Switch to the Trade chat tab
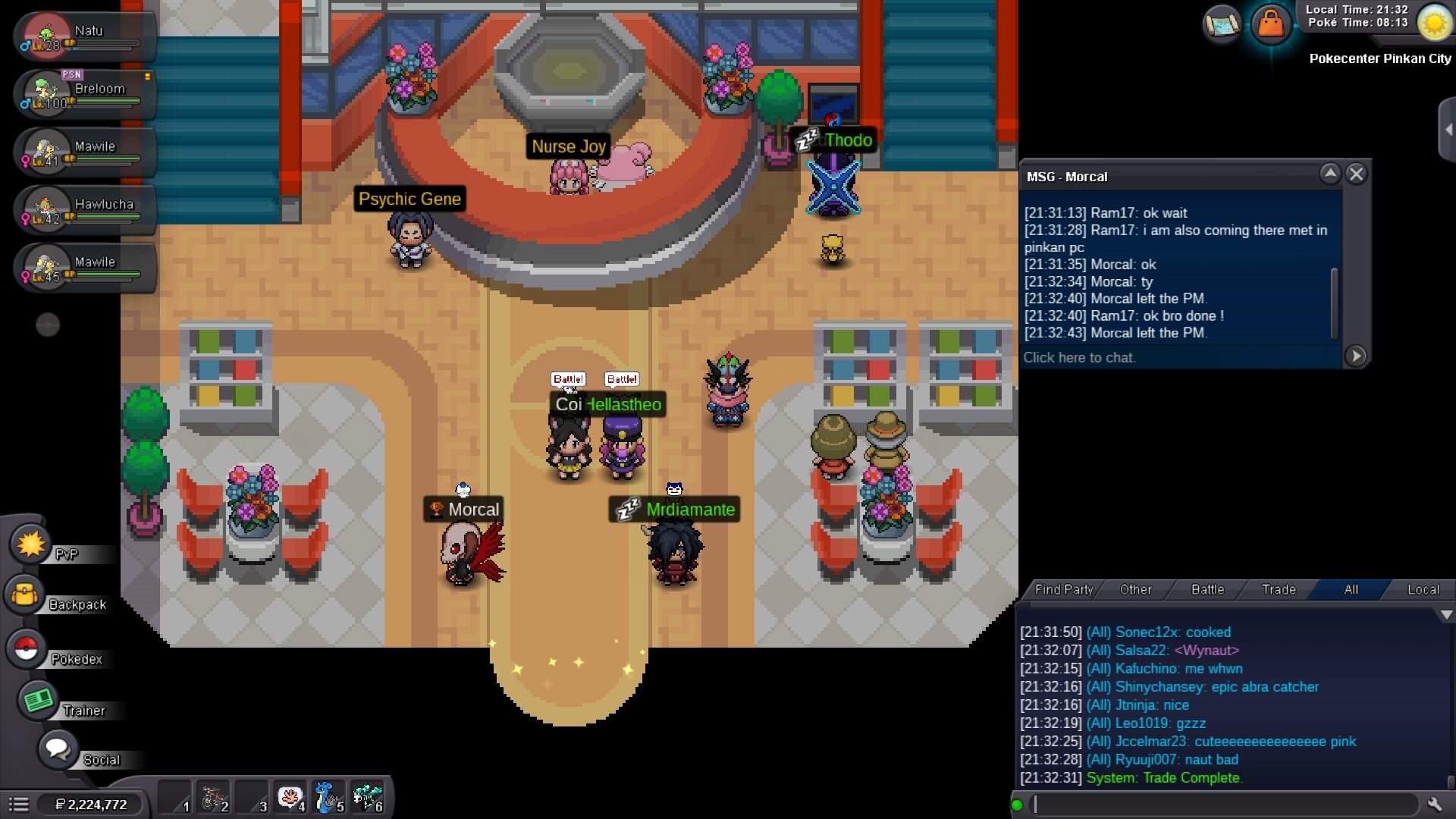Image resolution: width=1456 pixels, height=819 pixels. [x=1279, y=590]
